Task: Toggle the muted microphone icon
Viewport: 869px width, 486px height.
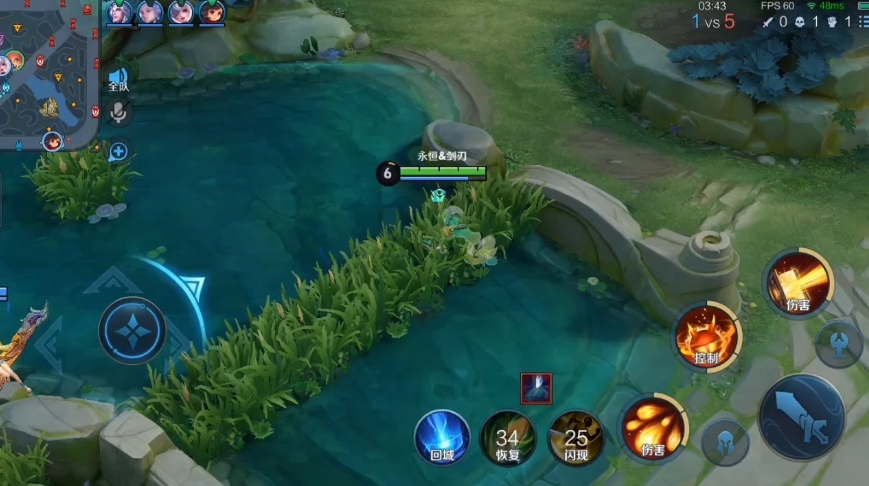Action: [x=118, y=112]
